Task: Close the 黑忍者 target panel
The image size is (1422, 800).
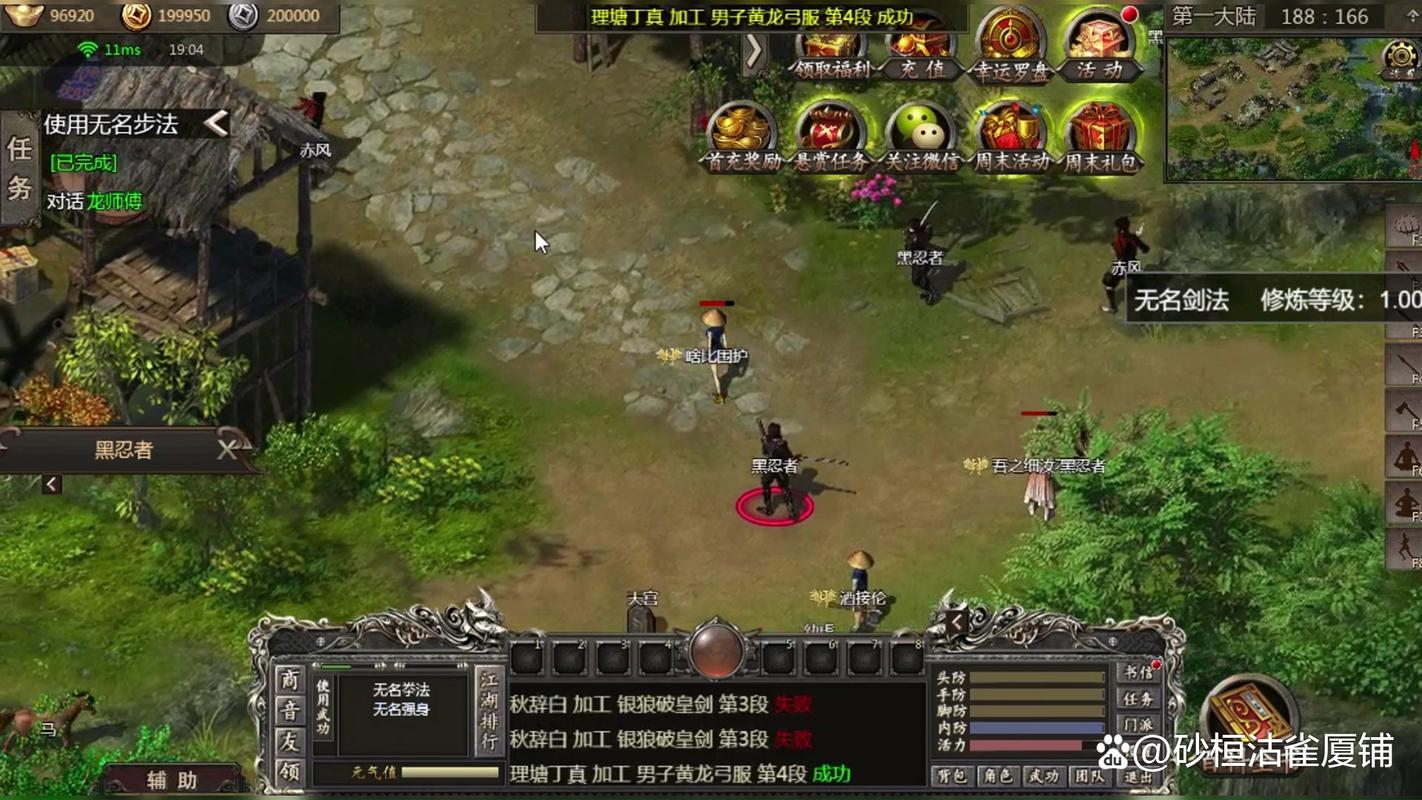Action: coord(229,450)
